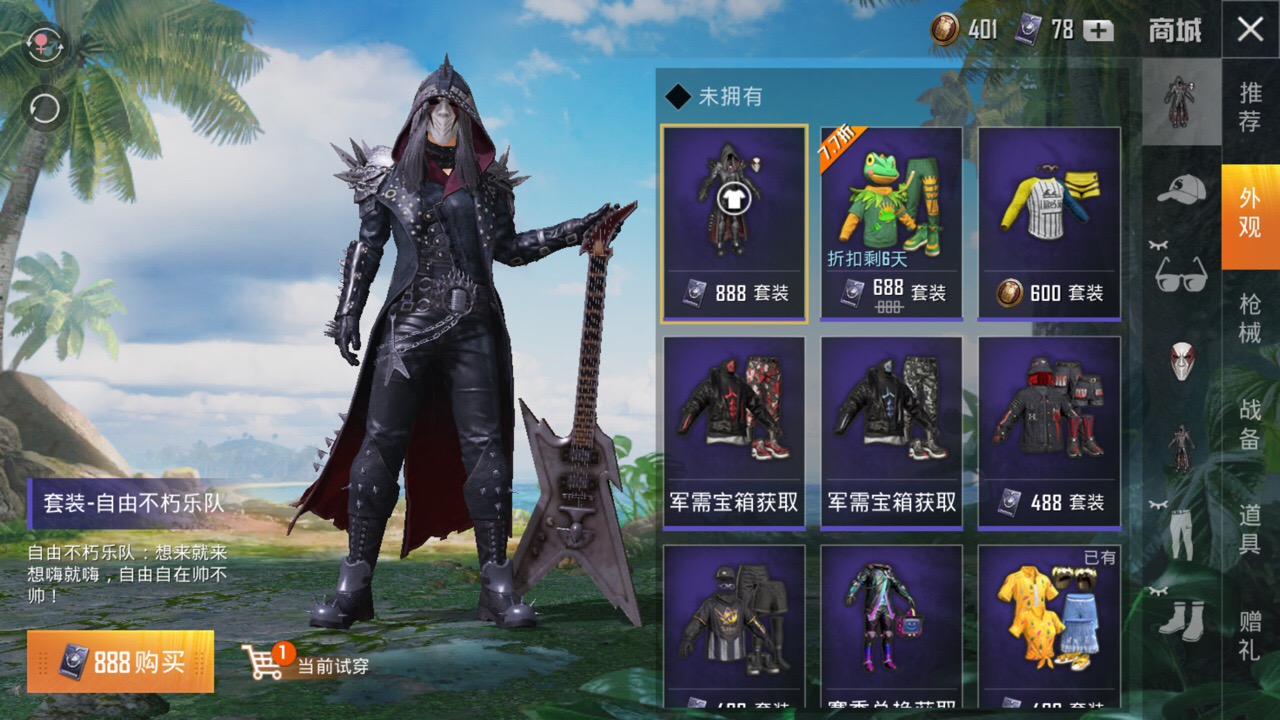Choose the discounted frog outfit for 688

(891, 223)
